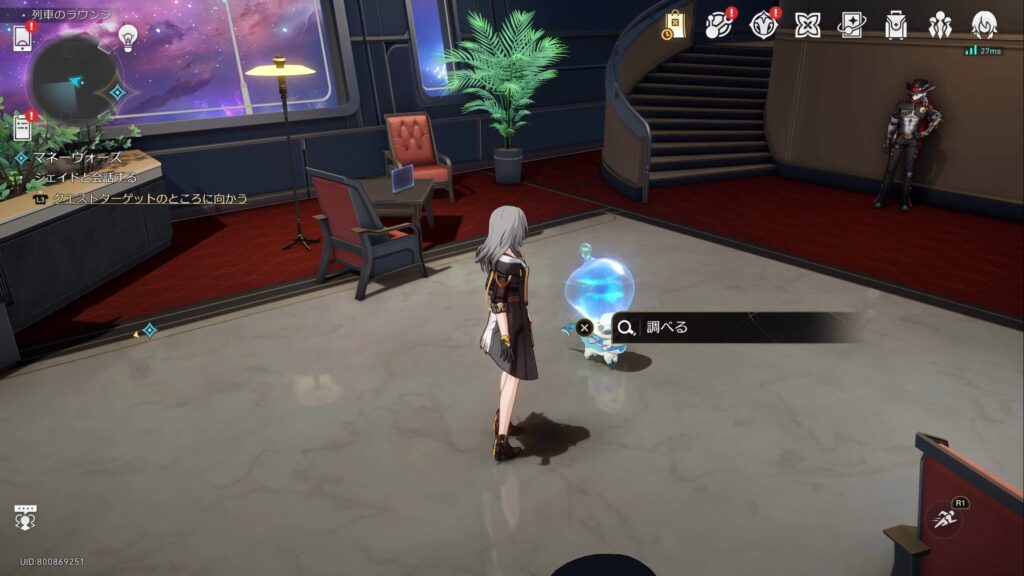
Task: Click the クエストターゲットのところに向かう navigation link
Action: pos(150,199)
